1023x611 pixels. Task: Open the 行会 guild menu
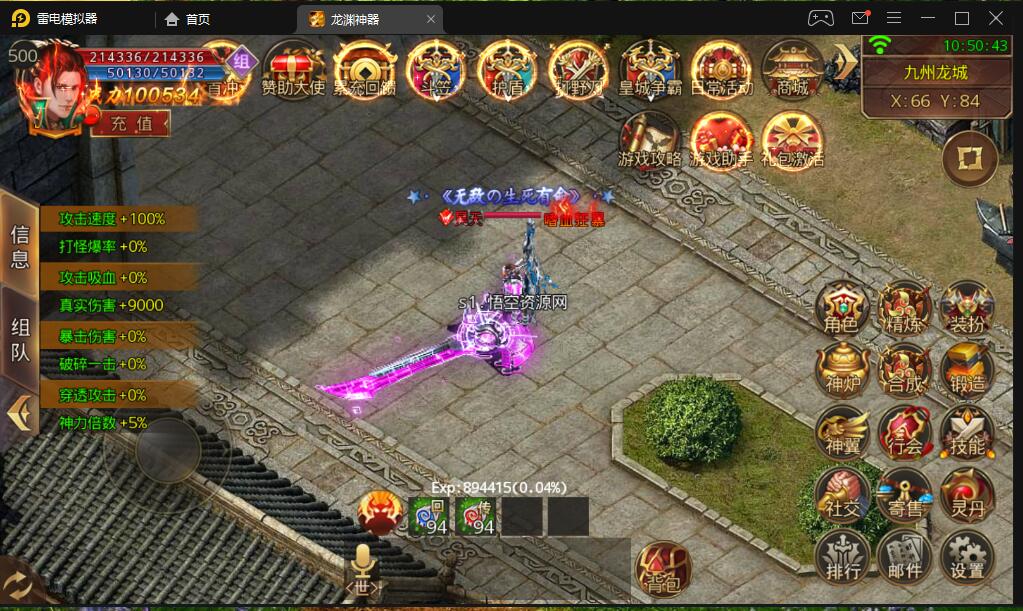coord(904,432)
